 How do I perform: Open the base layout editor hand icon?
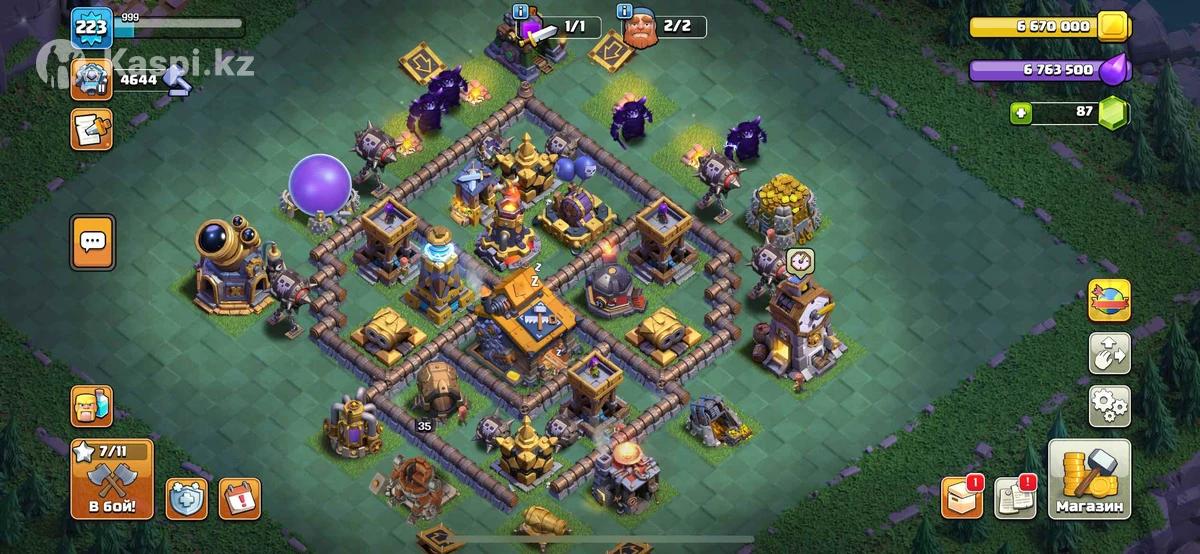1109,353
